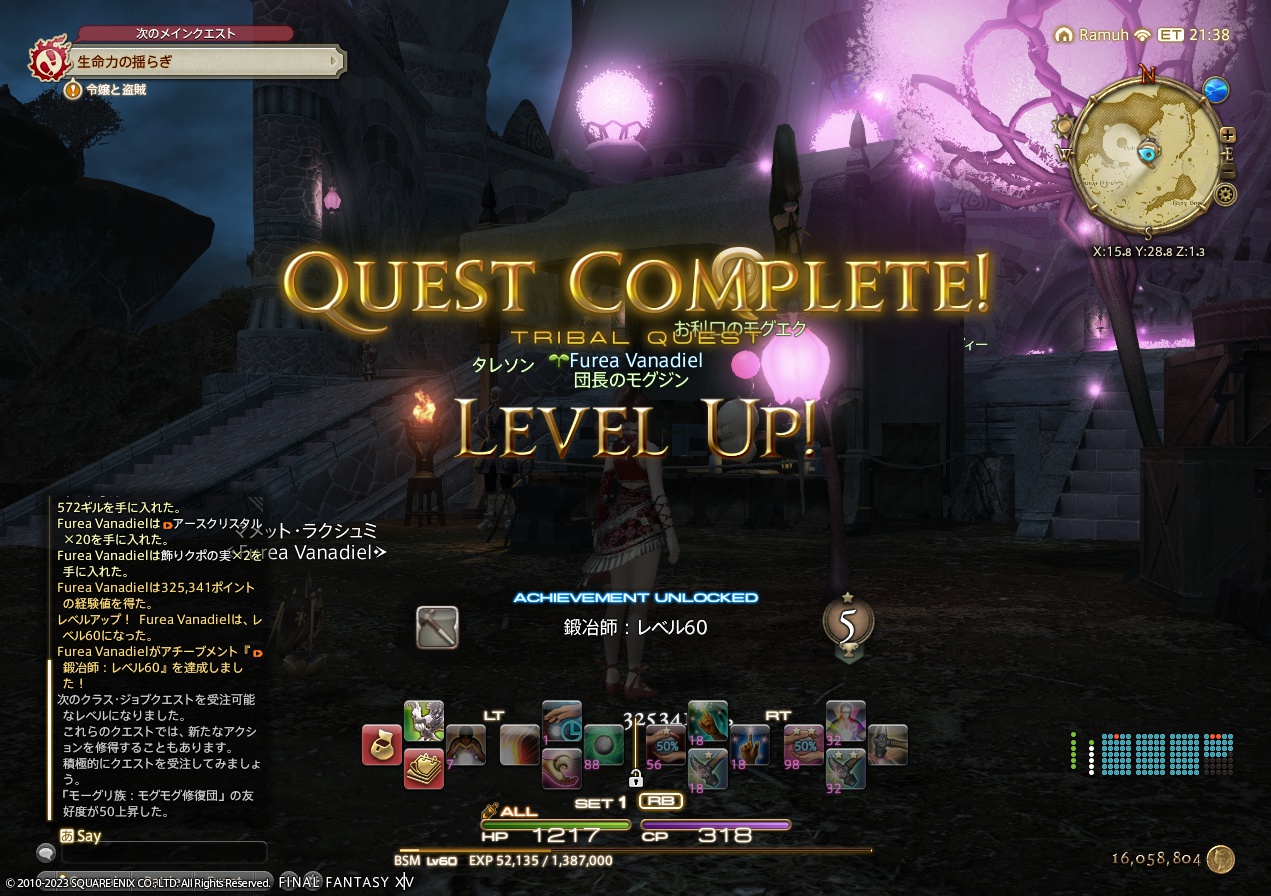The width and height of the screenshot is (1271, 896).
Task: Open the chat mode Say selector
Action: point(81,836)
